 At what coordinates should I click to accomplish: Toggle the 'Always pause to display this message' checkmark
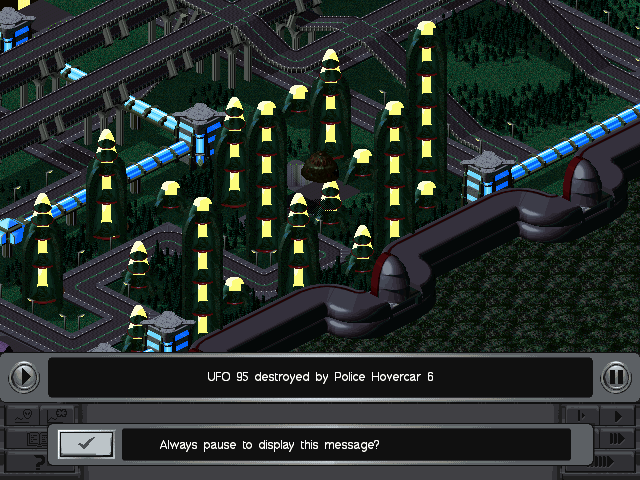[x=85, y=444]
